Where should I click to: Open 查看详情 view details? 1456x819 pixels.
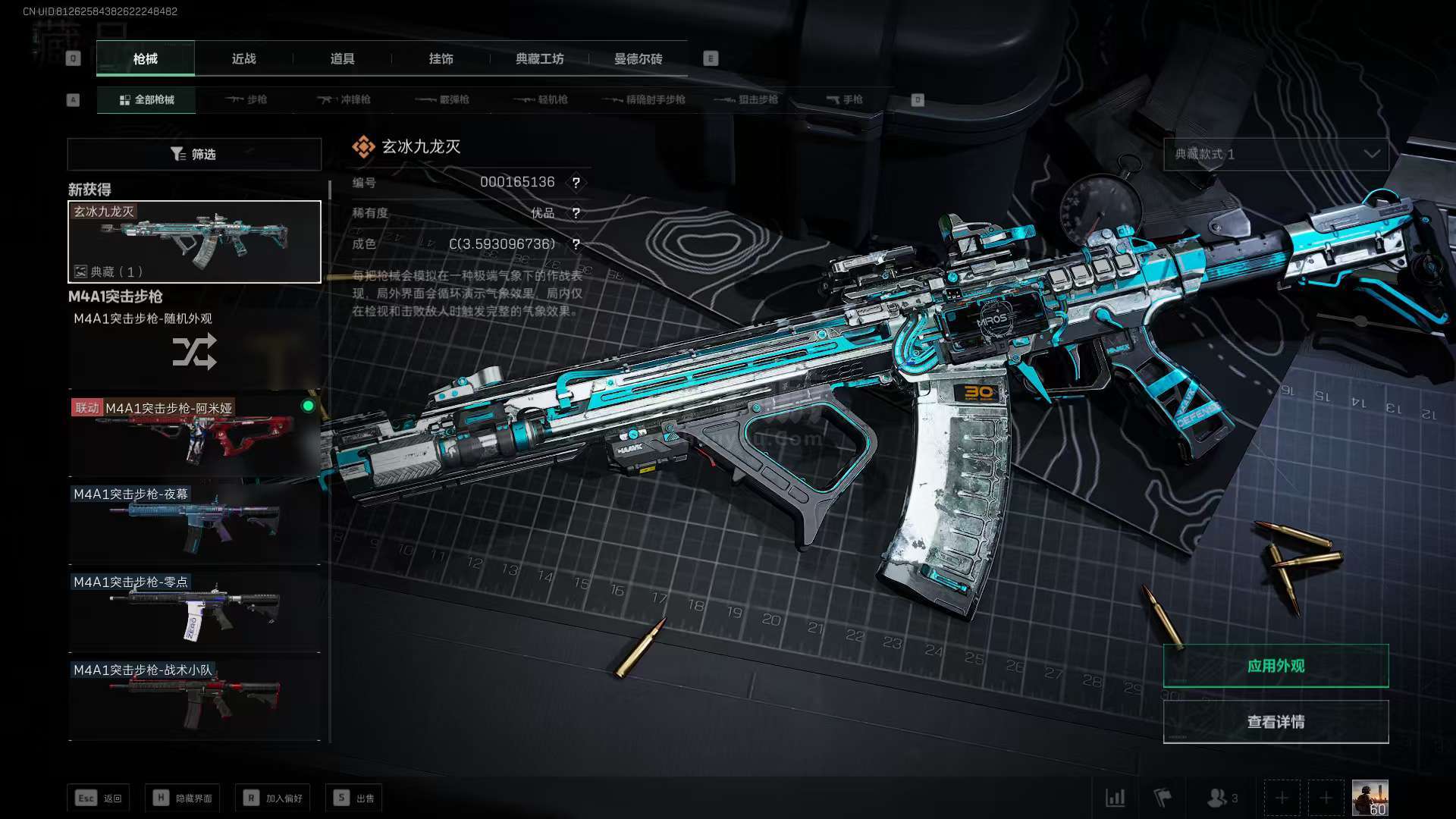pos(1276,722)
